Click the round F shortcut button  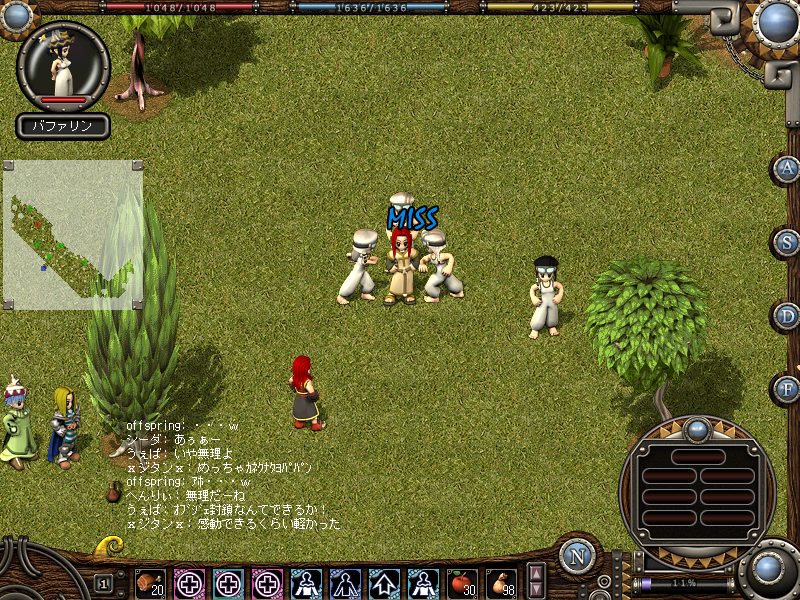coord(788,388)
